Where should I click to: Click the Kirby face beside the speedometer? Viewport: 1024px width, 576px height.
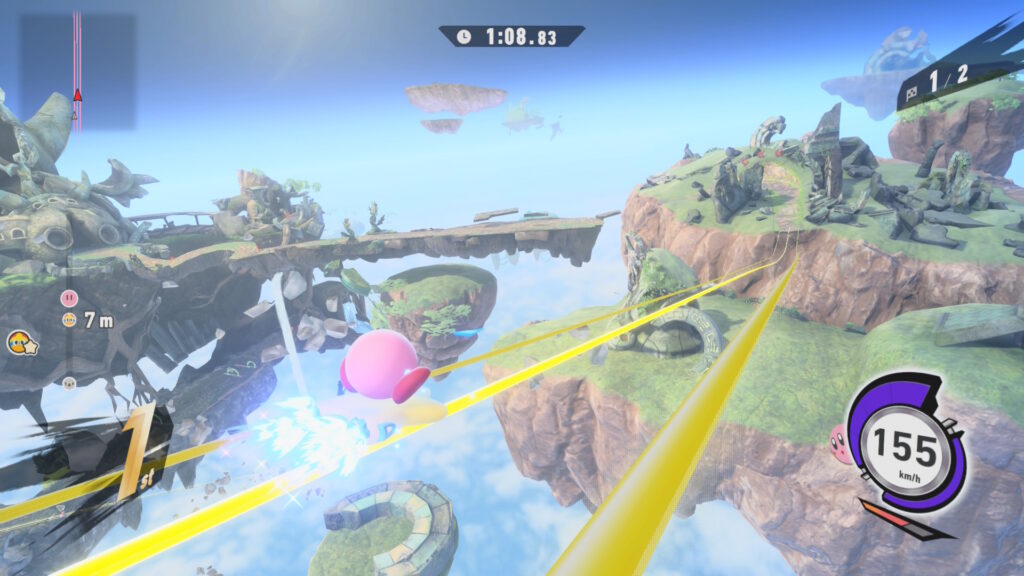click(840, 443)
